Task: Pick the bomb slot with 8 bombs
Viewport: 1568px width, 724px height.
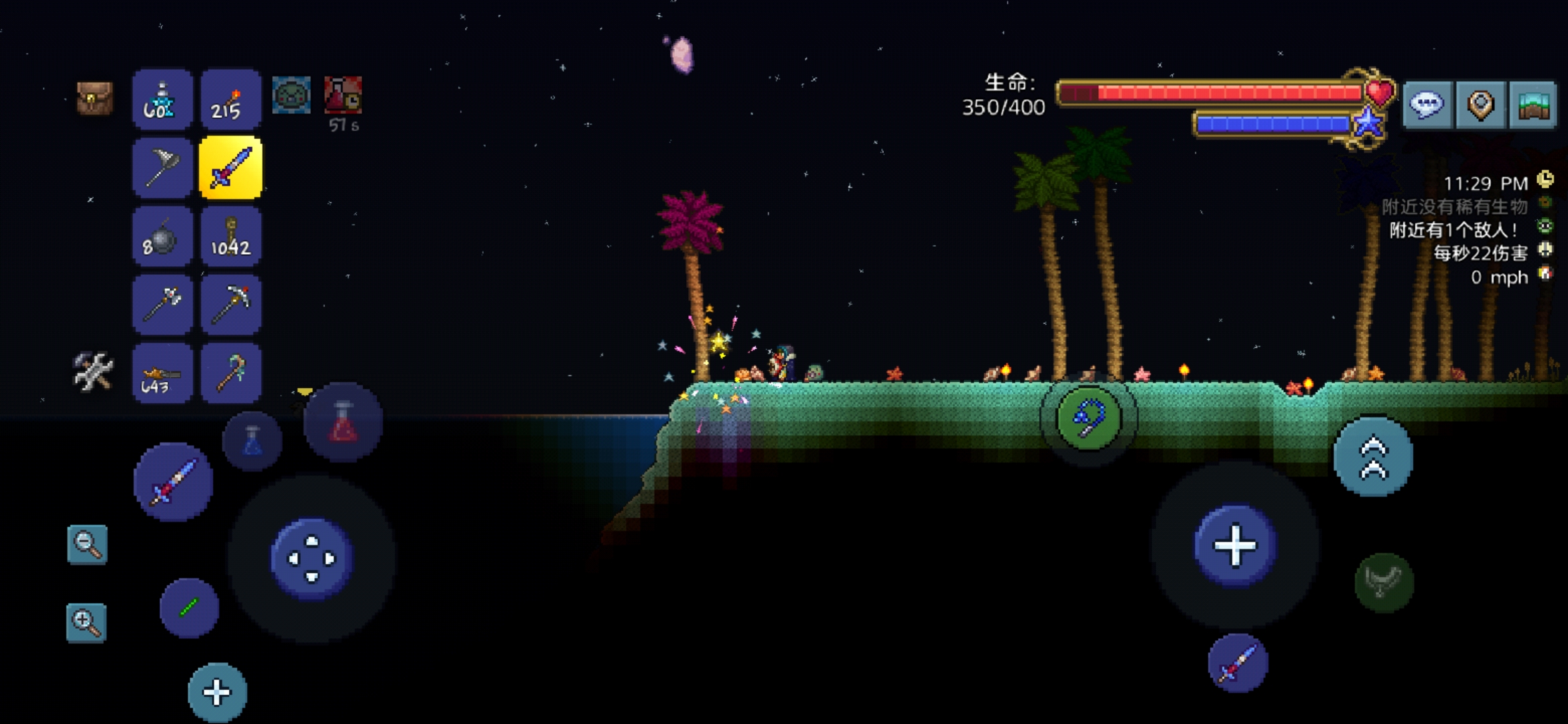Action: [x=162, y=237]
